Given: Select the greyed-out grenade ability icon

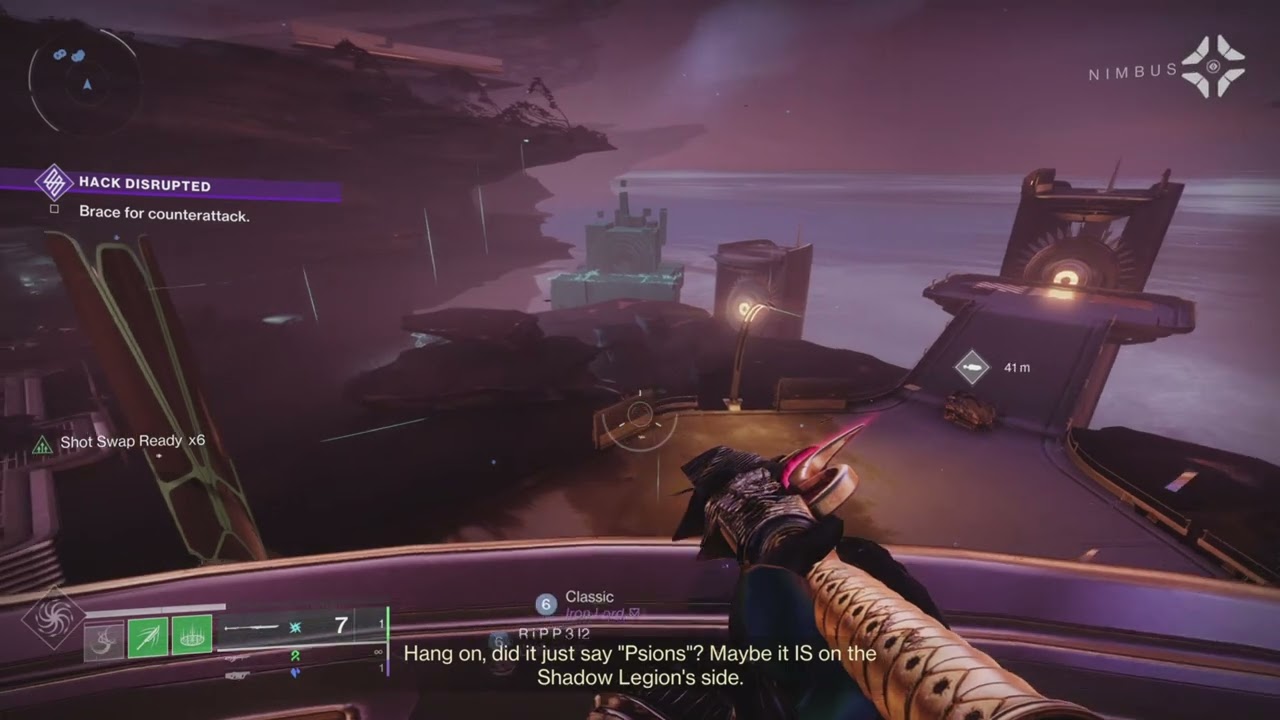Looking at the screenshot, I should tap(104, 637).
